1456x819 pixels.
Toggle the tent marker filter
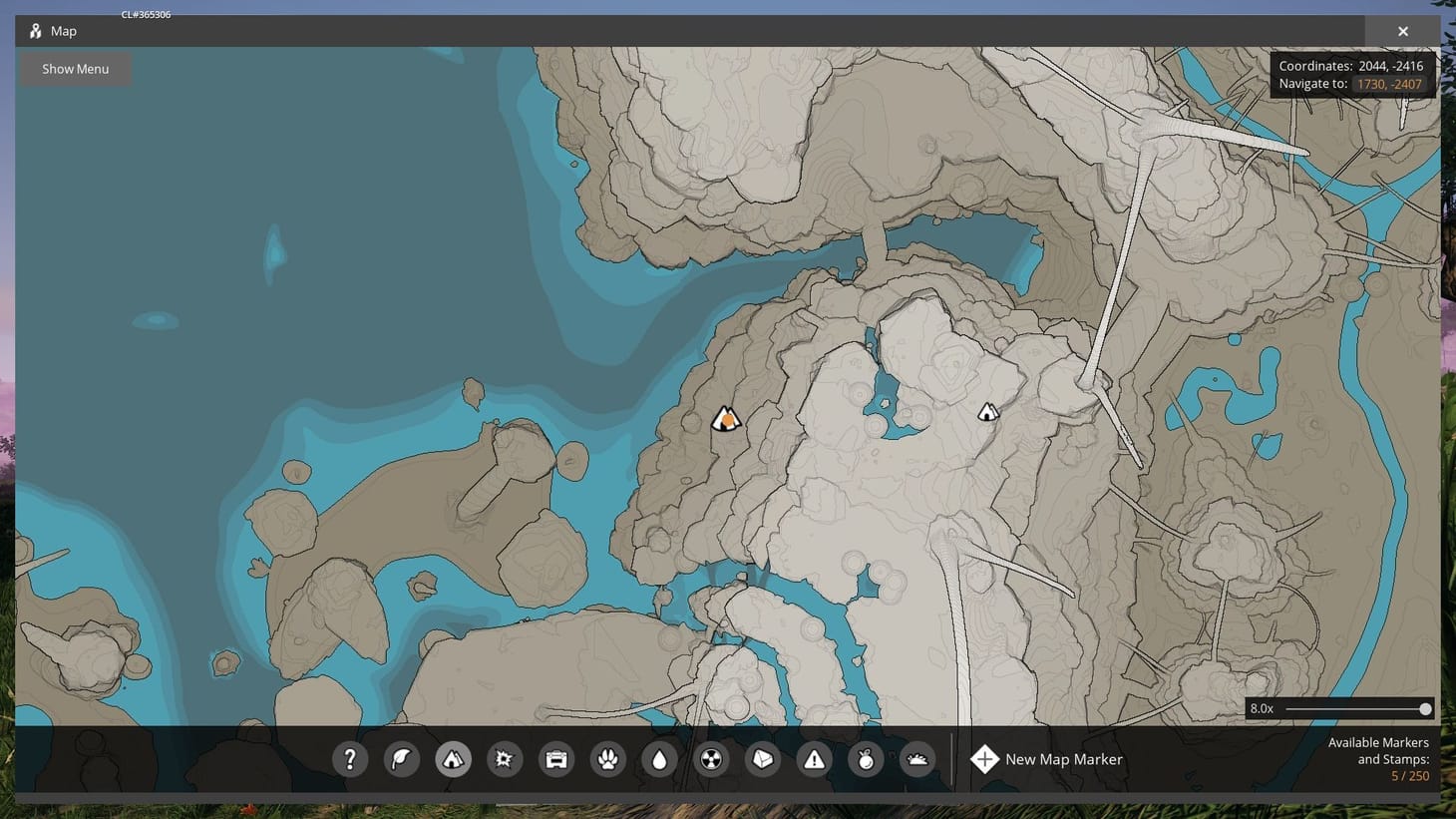(x=454, y=759)
